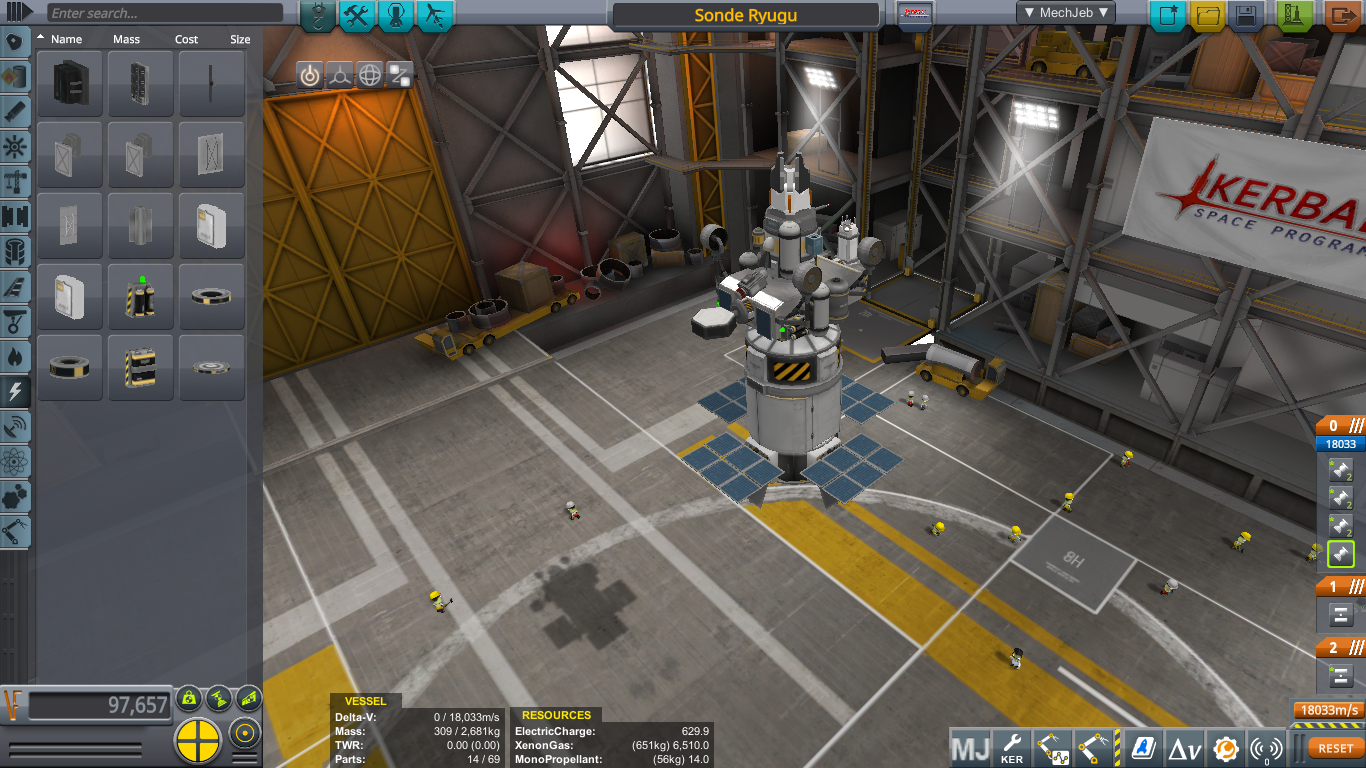Select the Place tool with the power icon
Image resolution: width=1366 pixels, height=768 pixels.
pos(310,75)
